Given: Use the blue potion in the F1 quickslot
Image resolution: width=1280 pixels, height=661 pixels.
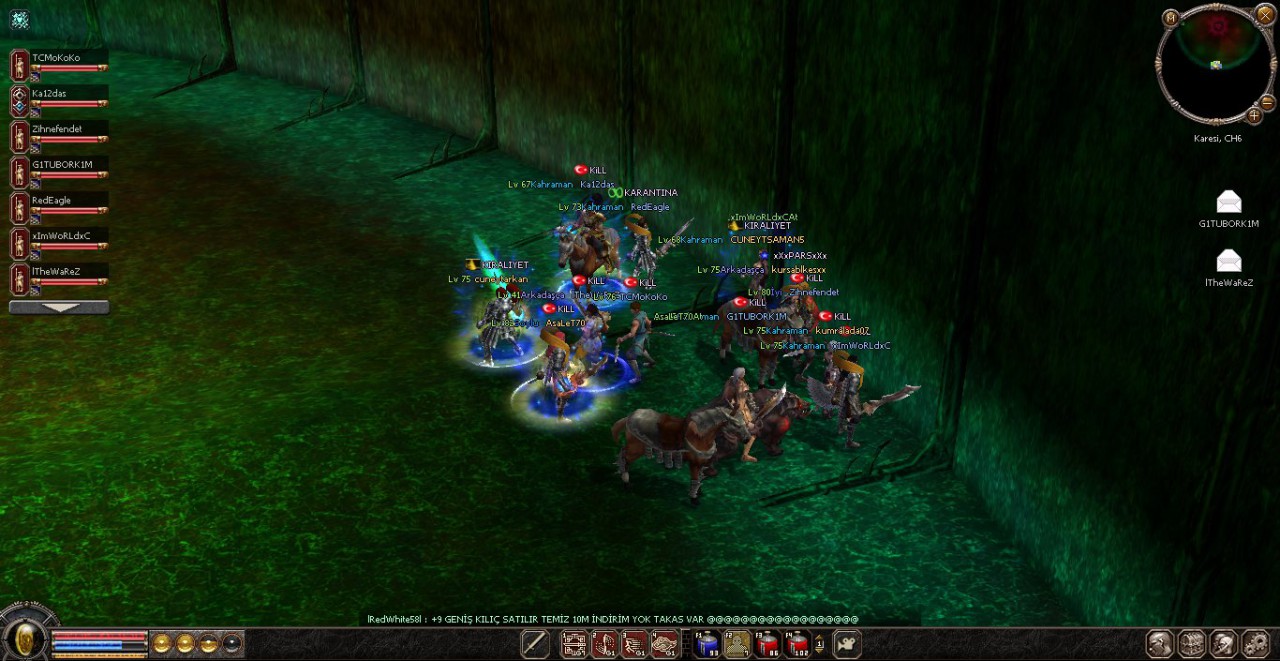Looking at the screenshot, I should pos(708,644).
